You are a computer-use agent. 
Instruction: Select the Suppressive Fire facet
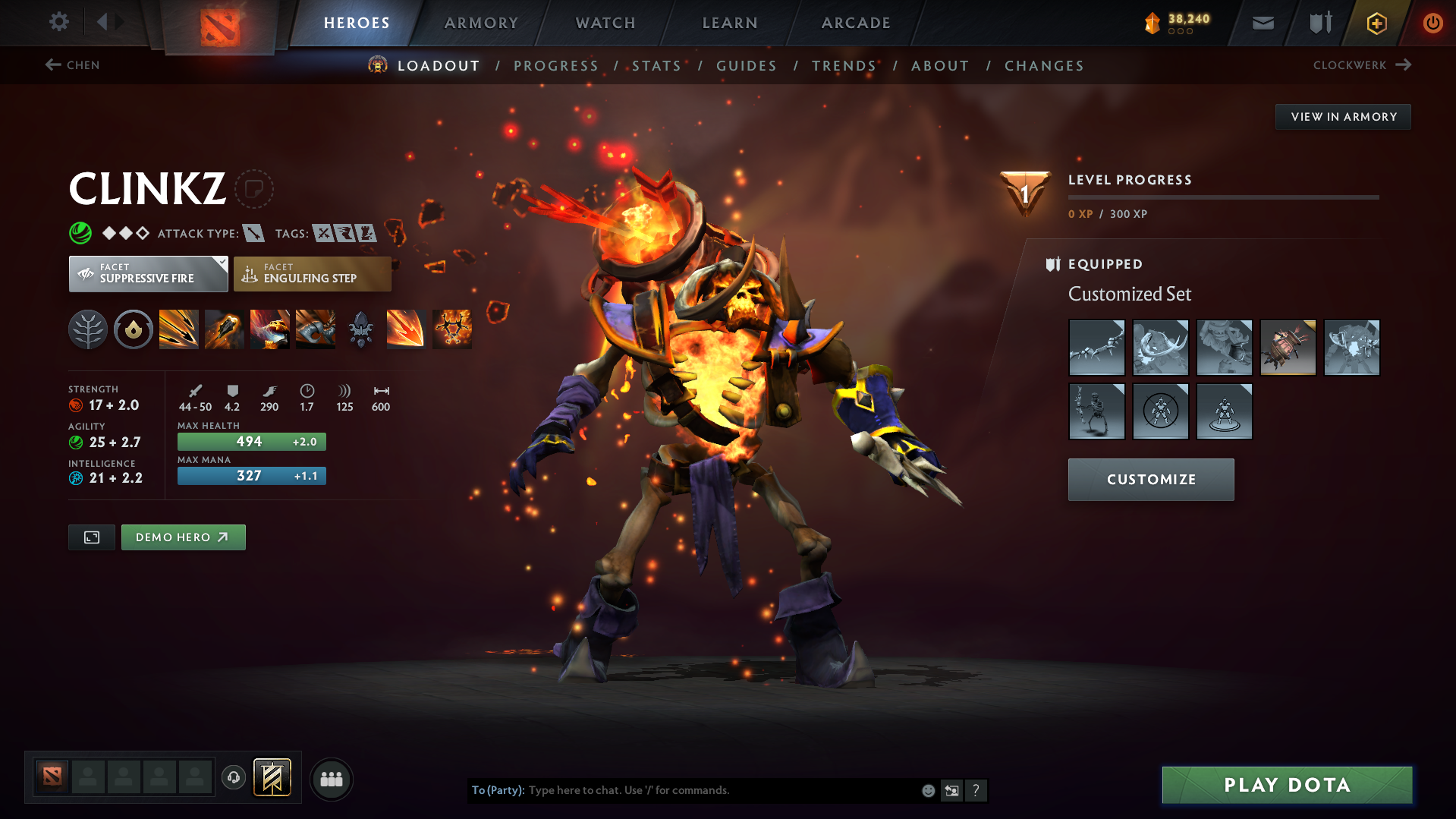click(148, 273)
